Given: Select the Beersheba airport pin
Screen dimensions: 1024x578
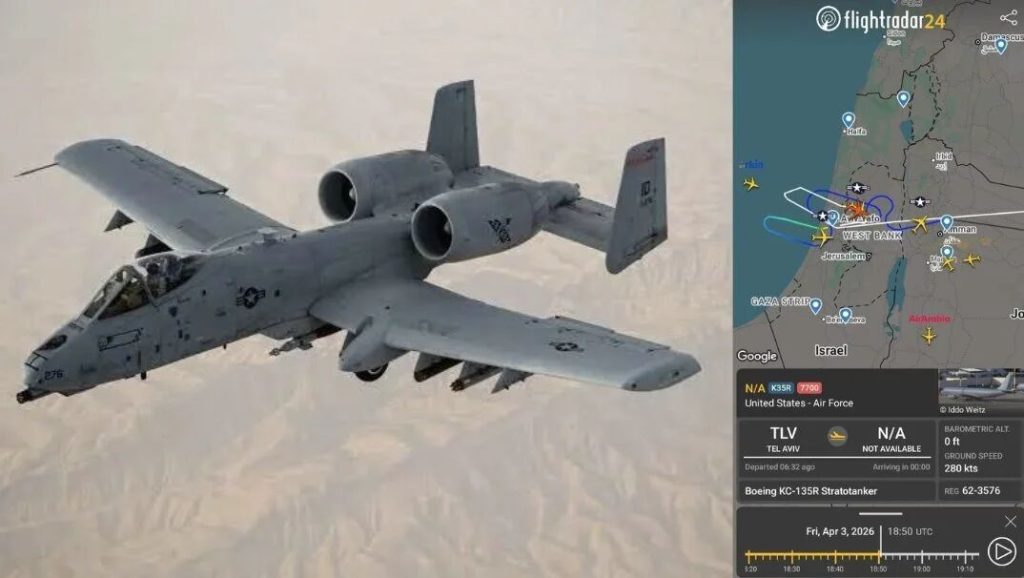Looking at the screenshot, I should tap(845, 315).
